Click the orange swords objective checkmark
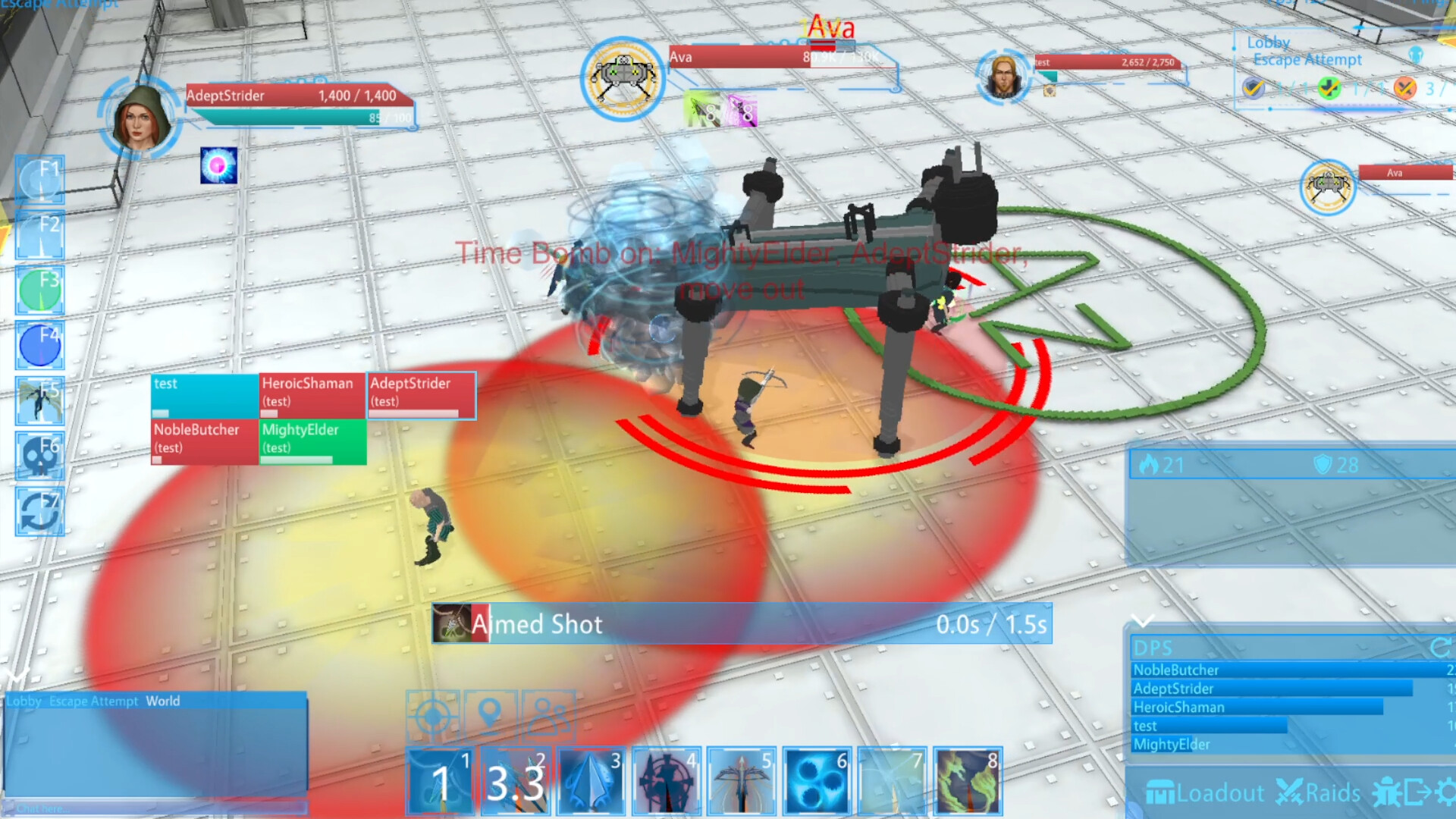Viewport: 1456px width, 819px height. tap(1404, 88)
